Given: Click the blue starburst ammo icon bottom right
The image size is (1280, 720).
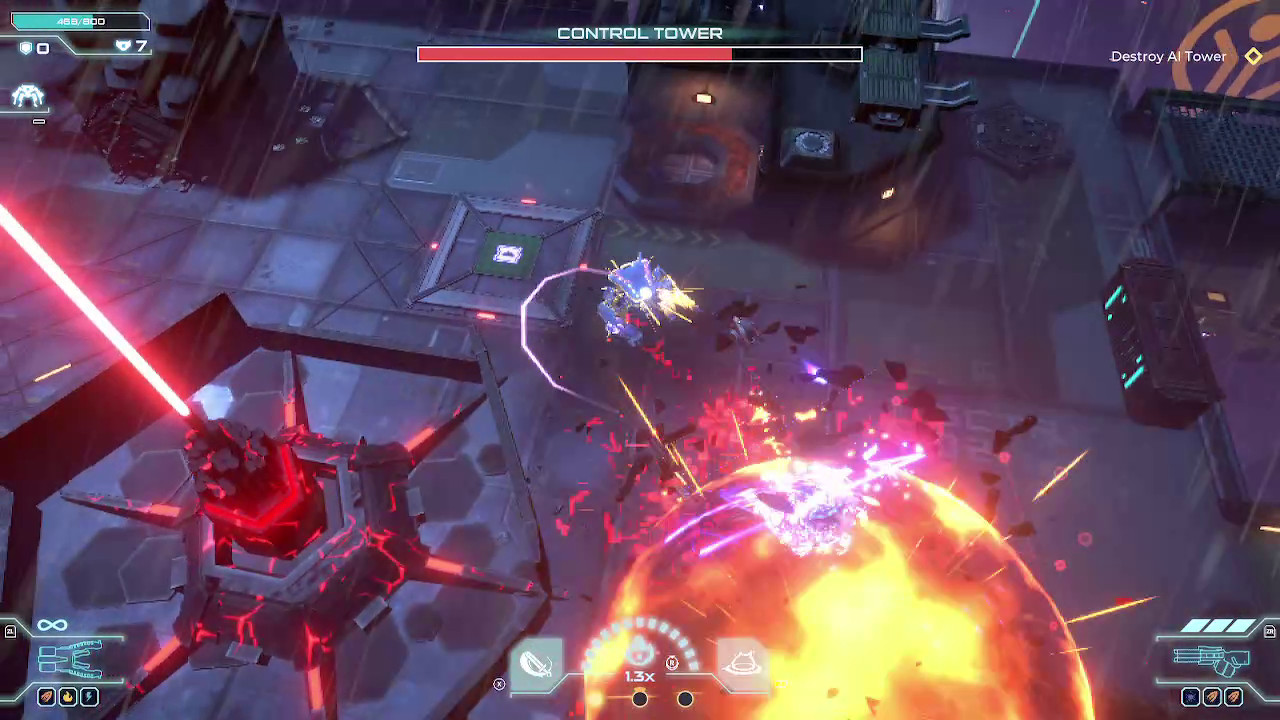Looking at the screenshot, I should [1191, 697].
